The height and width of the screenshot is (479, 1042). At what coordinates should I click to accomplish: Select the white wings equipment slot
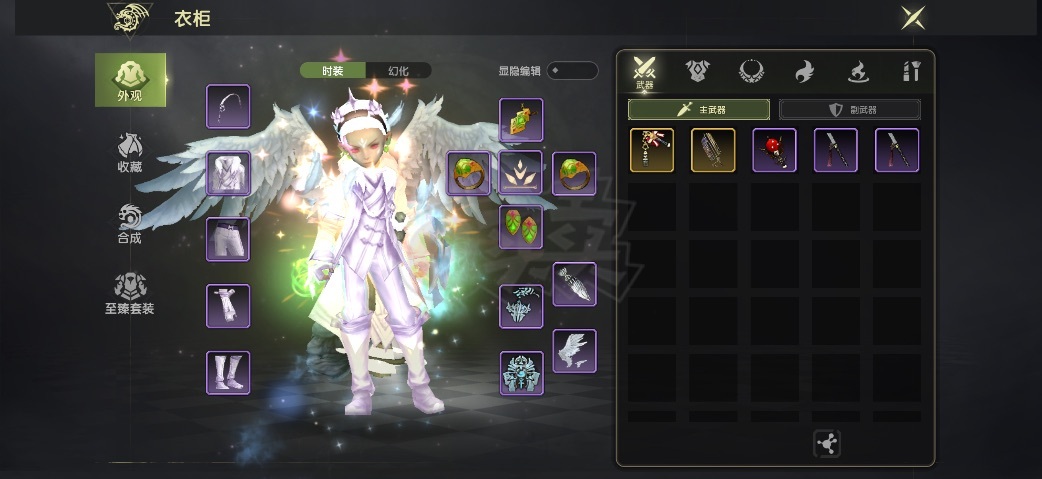tap(574, 351)
